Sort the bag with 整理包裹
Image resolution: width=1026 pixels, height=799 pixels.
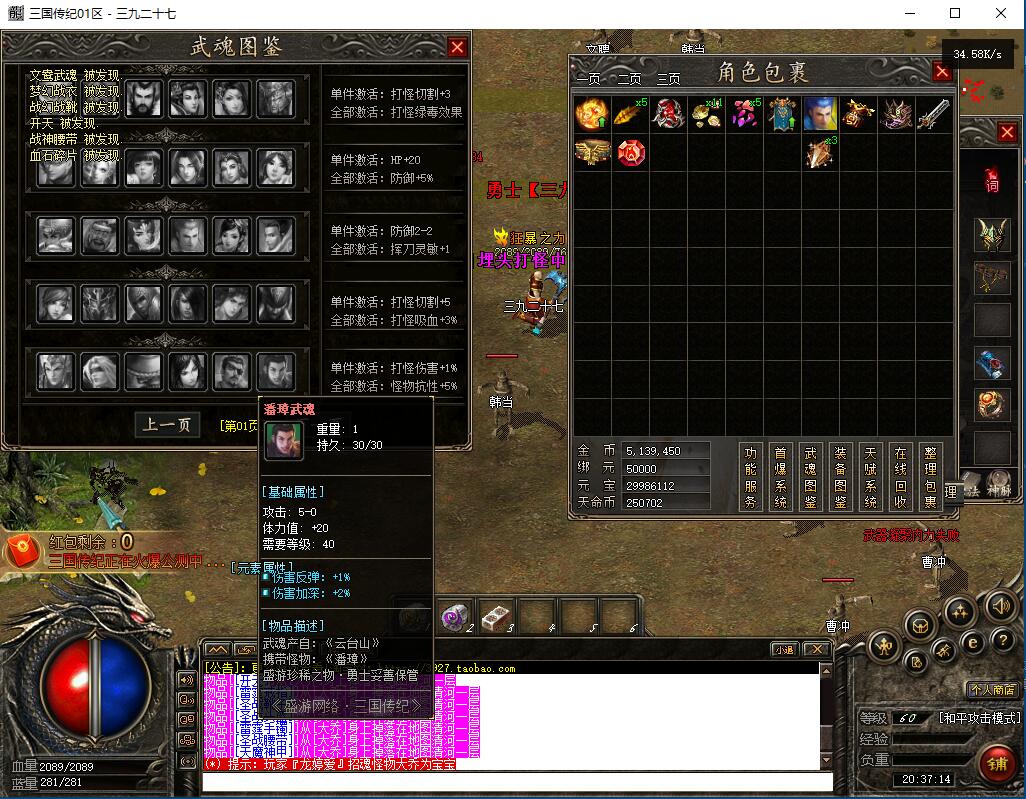tap(930, 477)
